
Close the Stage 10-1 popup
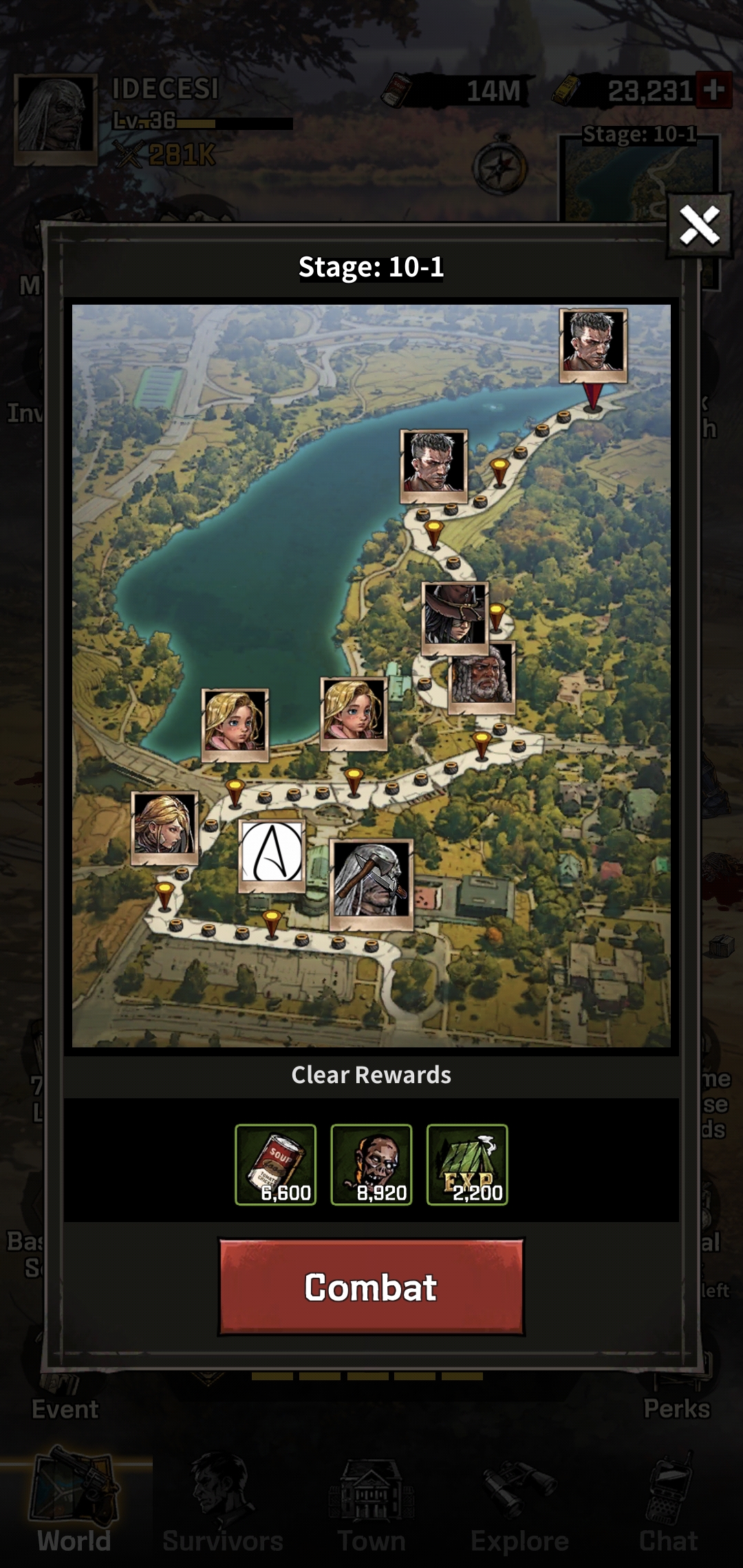(699, 225)
